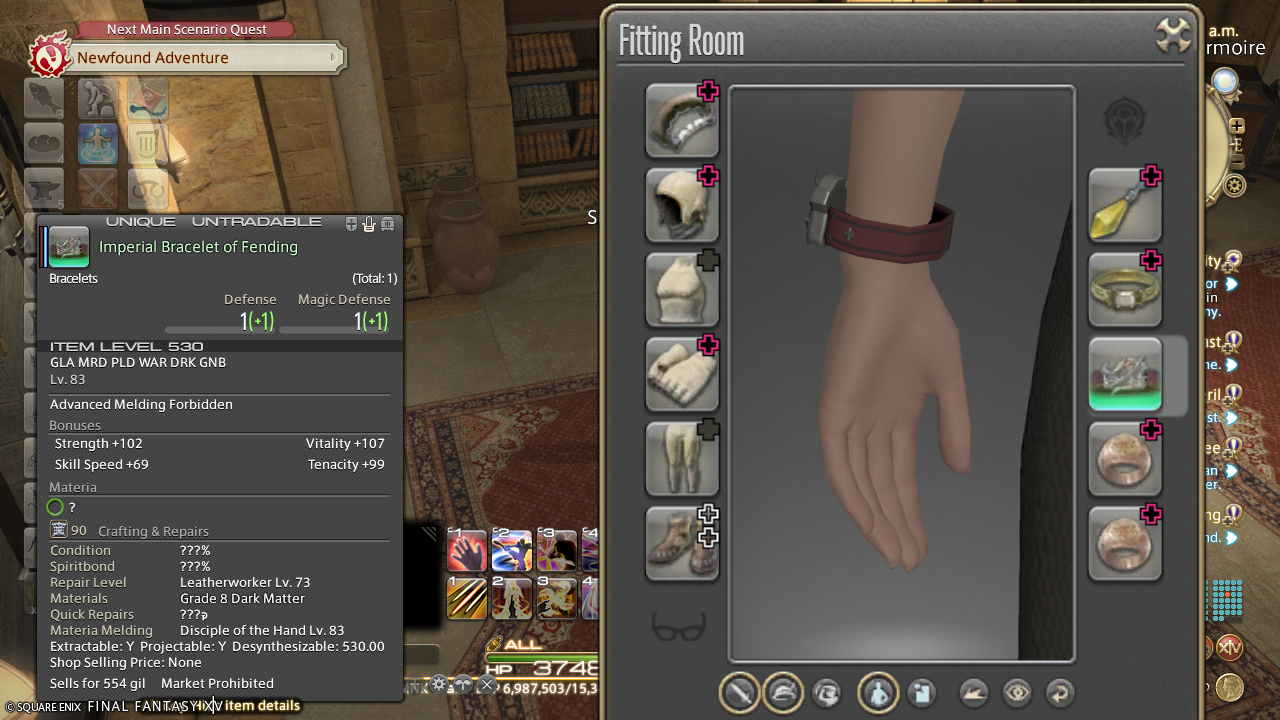Toggle headgear display helmet button
1280x720 pixels.
point(783,693)
